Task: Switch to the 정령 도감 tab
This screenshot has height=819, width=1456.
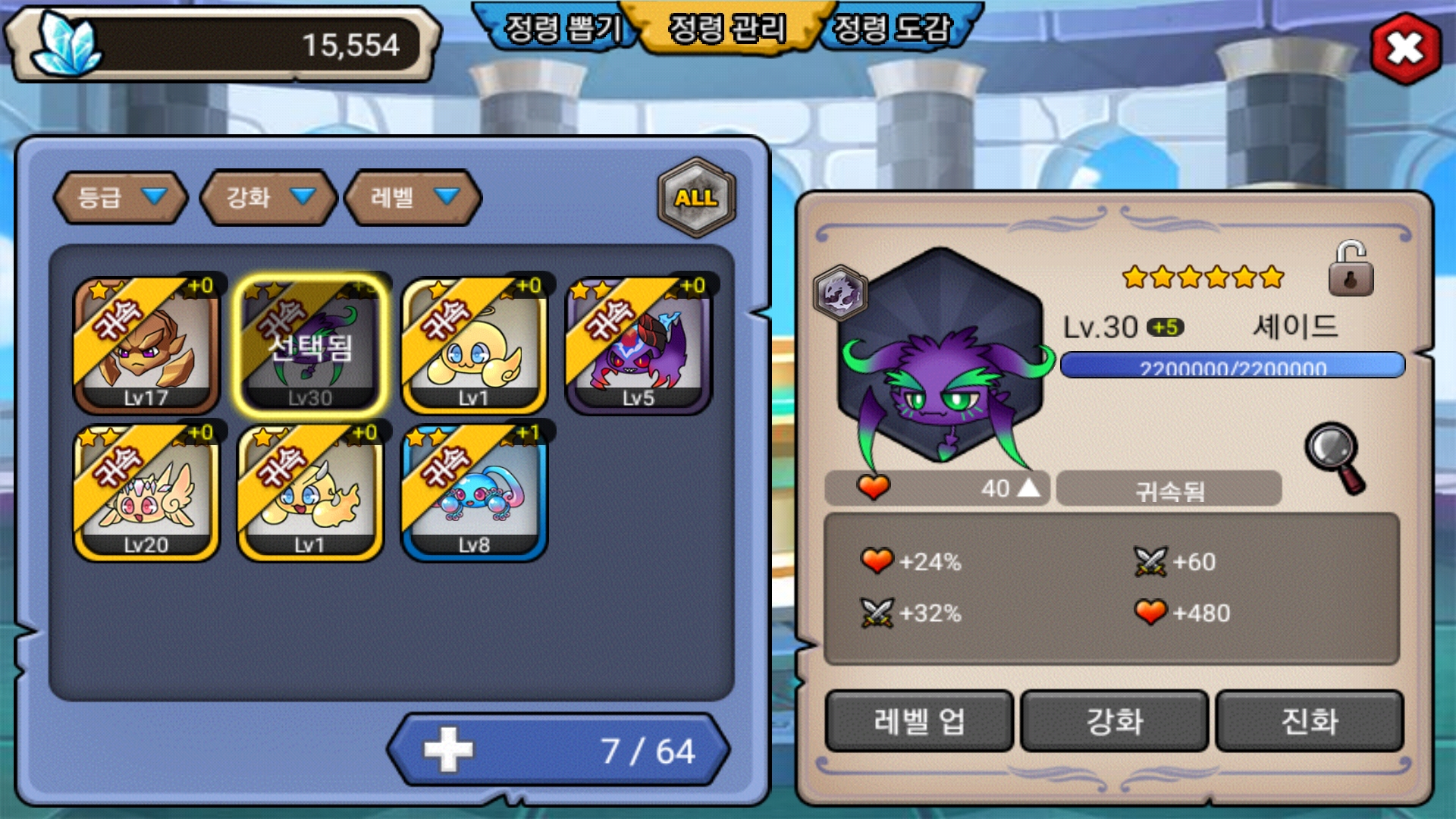Action: (892, 29)
